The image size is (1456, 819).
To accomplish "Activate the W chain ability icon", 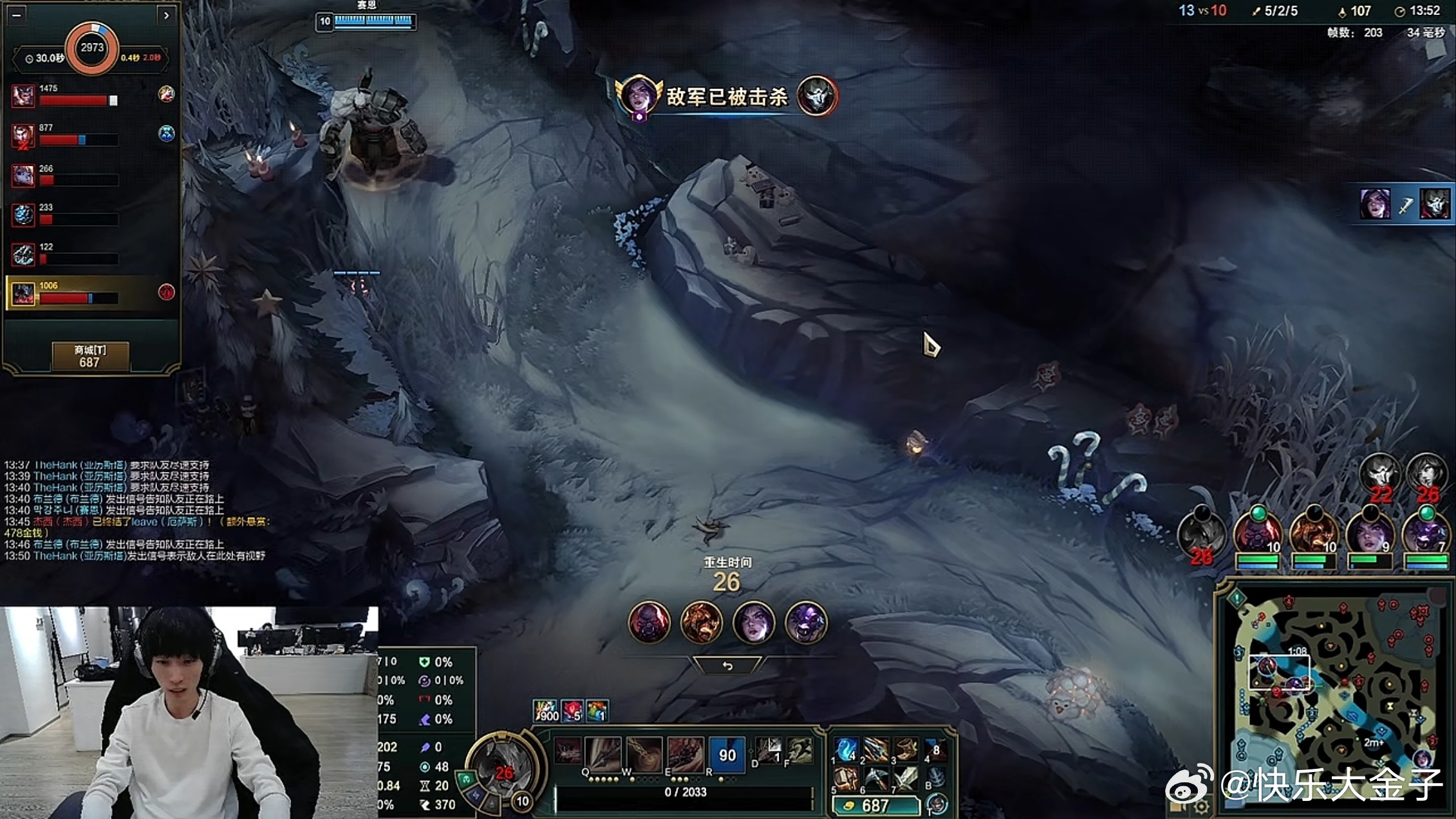I will pos(644,753).
